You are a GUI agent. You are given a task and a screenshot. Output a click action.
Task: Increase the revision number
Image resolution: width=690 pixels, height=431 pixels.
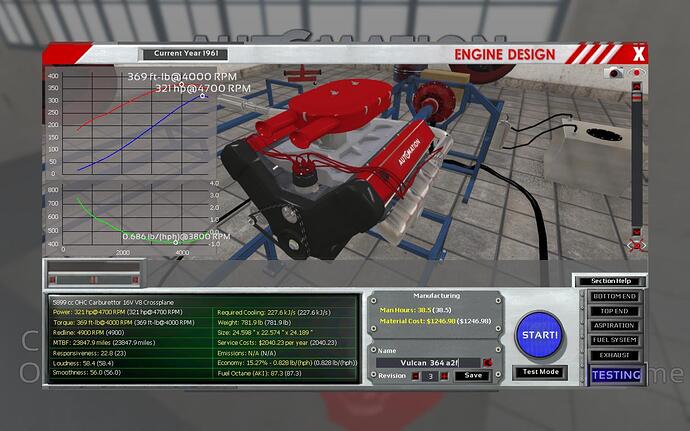[x=443, y=376]
